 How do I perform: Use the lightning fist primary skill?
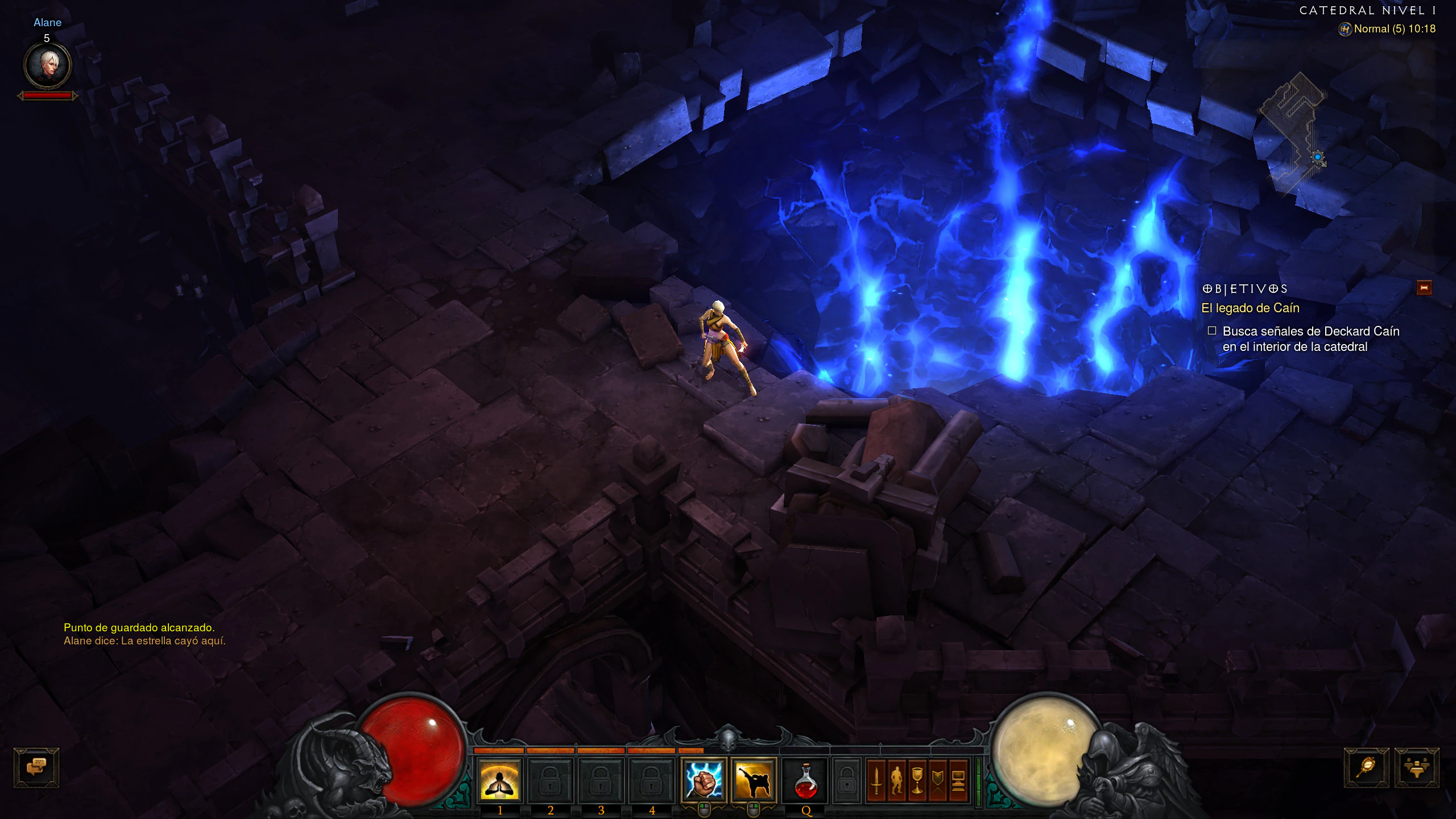tap(704, 780)
